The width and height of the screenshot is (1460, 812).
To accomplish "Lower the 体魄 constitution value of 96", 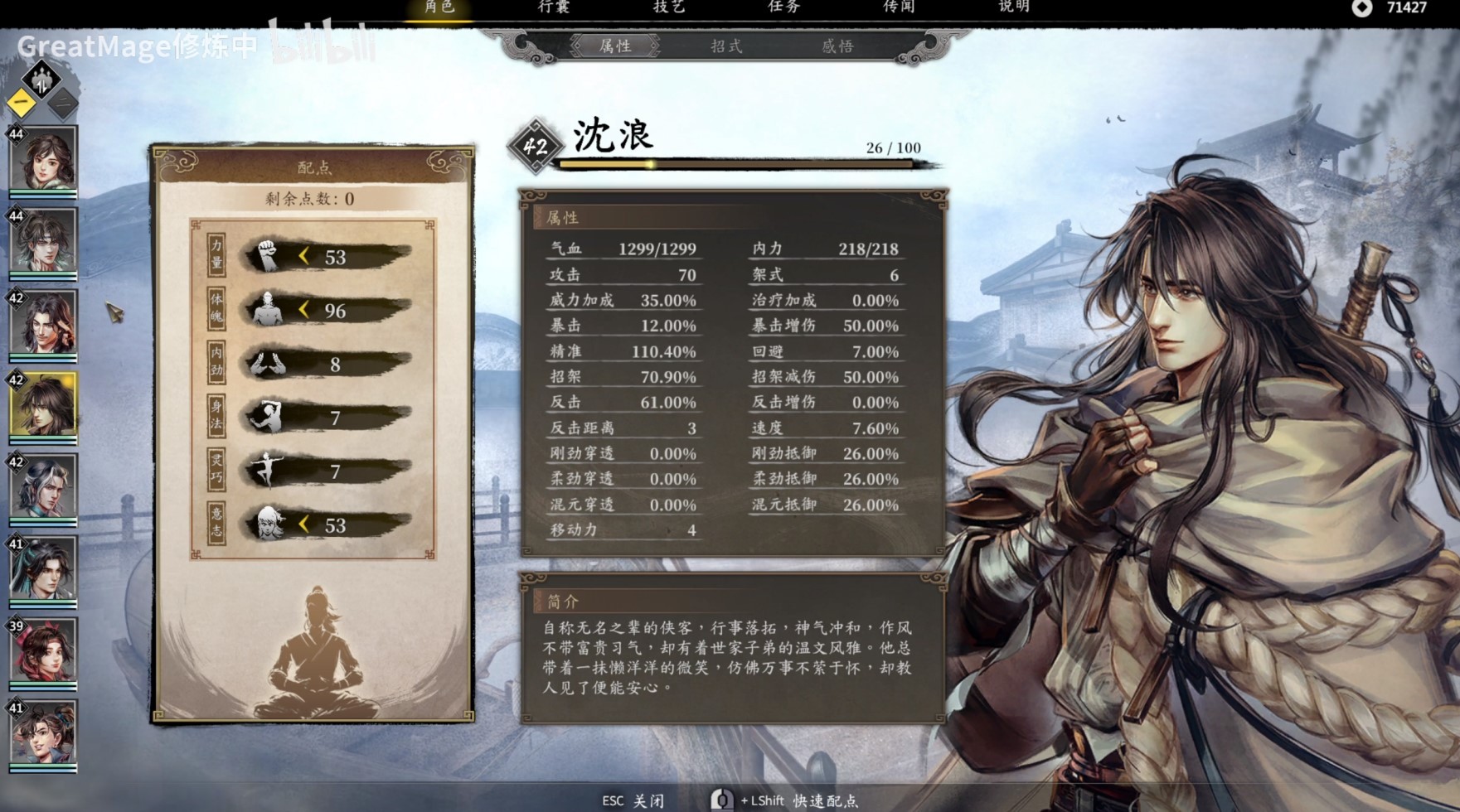I will point(304,310).
